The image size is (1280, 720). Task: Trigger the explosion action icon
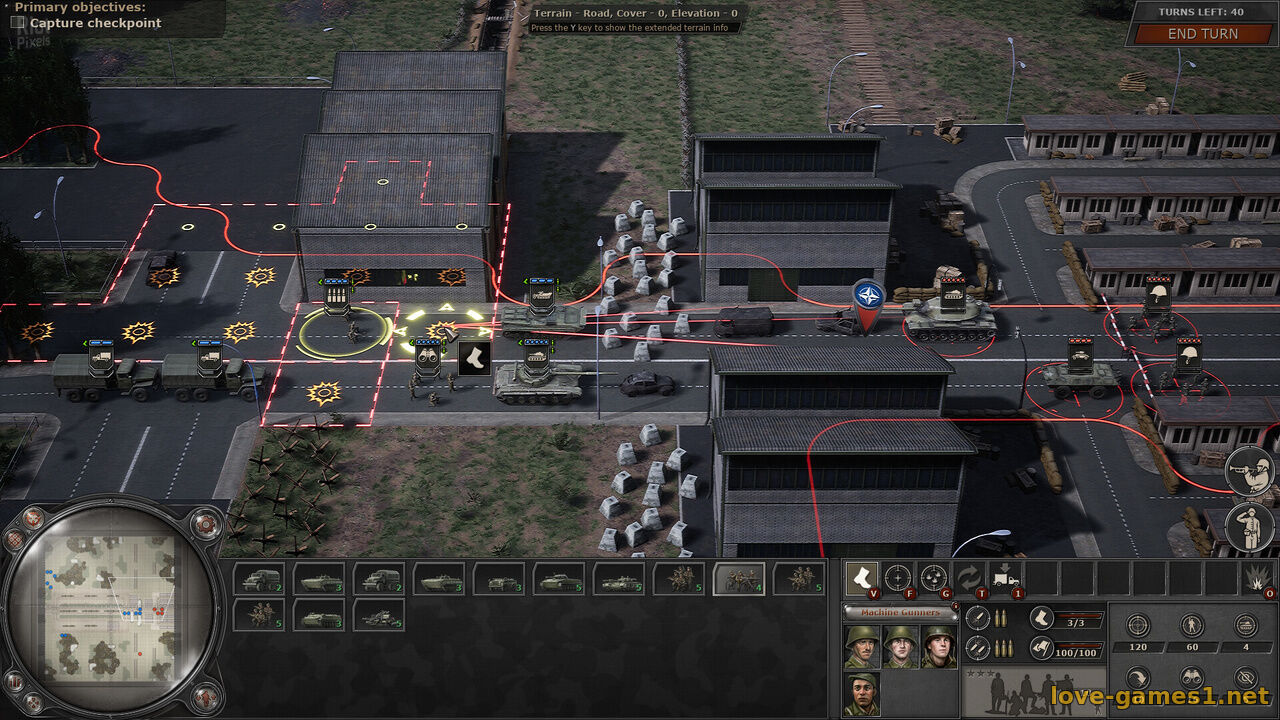pyautogui.click(x=1258, y=578)
